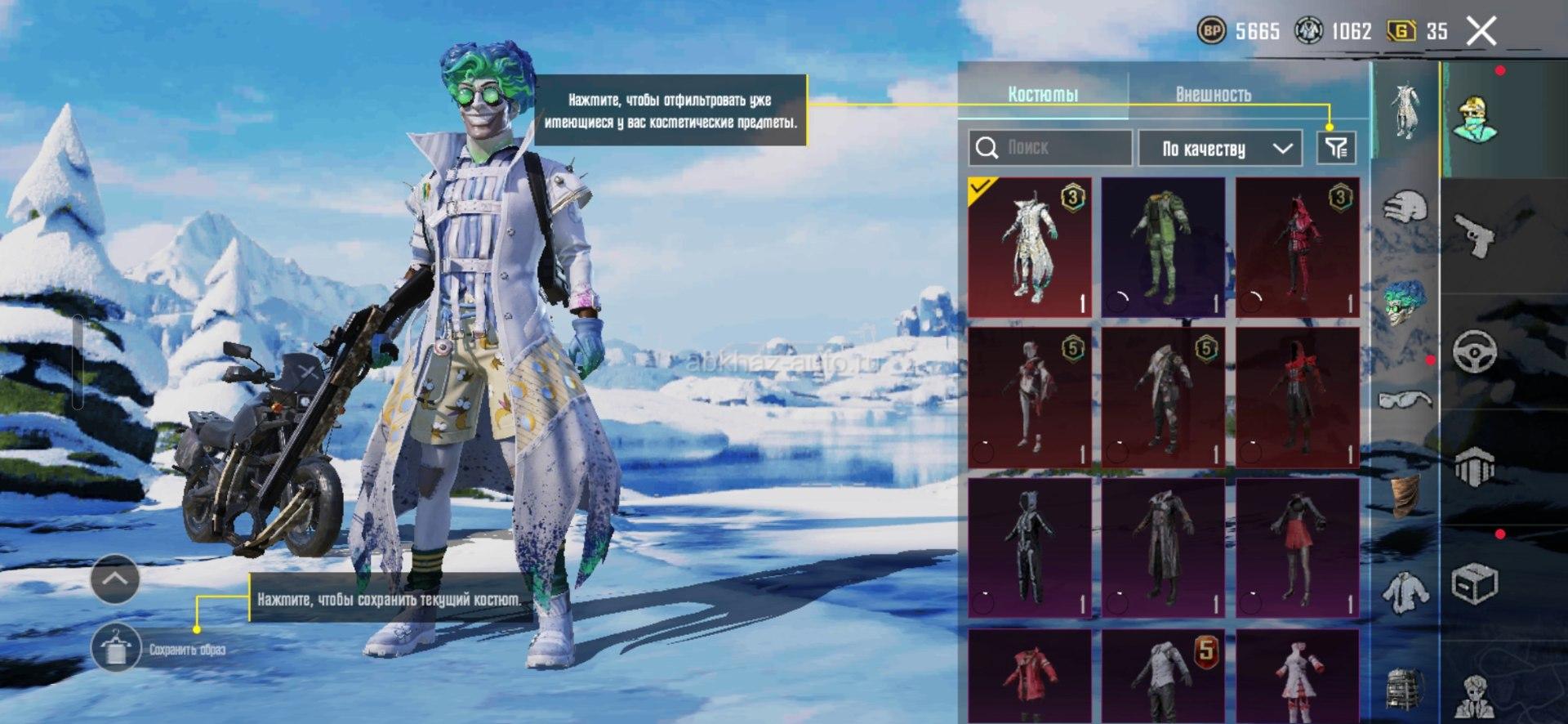Open the crate box section

pos(1475,583)
